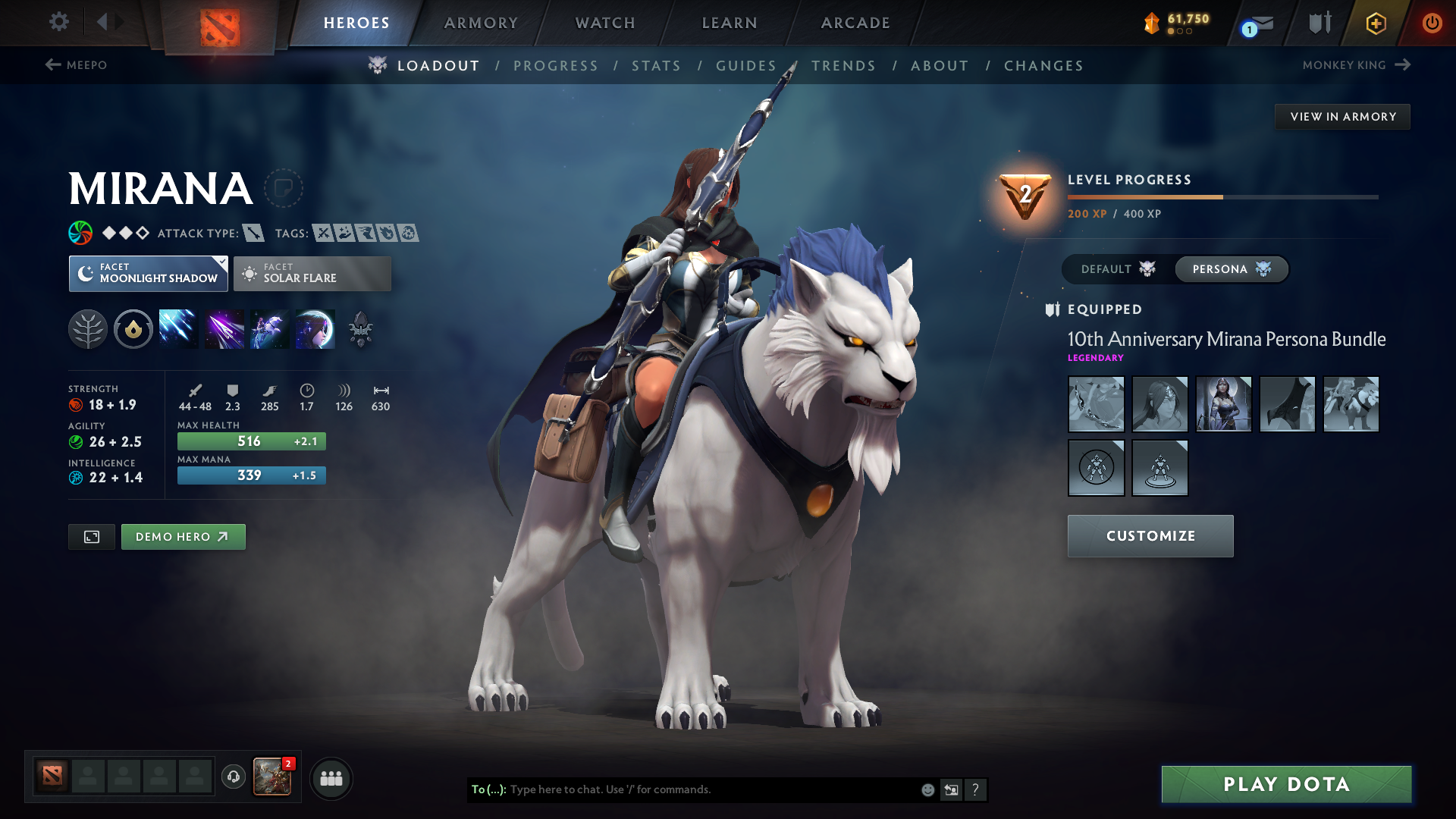The image size is (1456, 819).
Task: Open the voice chat headset icon
Action: point(233,777)
